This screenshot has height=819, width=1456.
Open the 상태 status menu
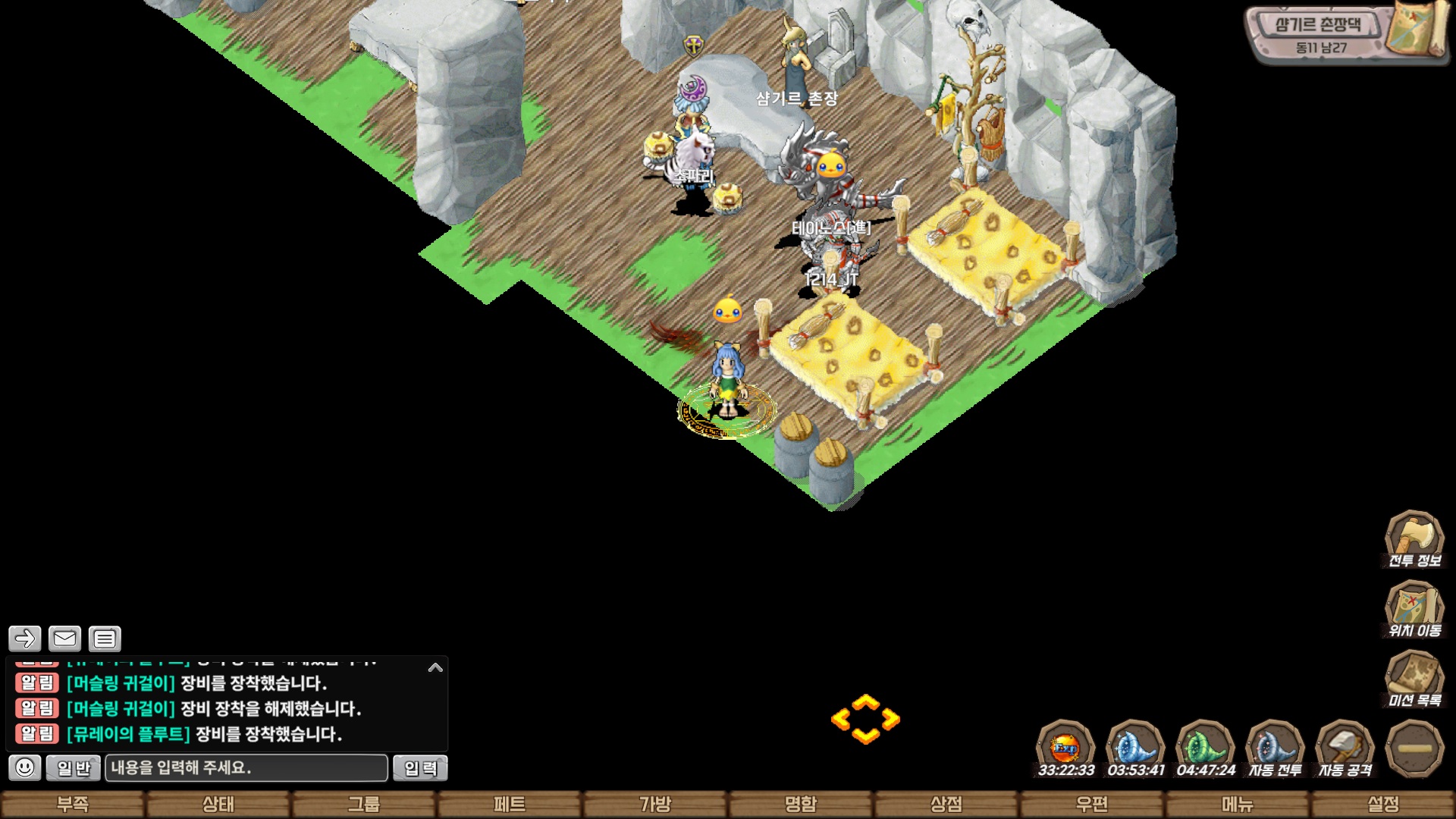[218, 804]
